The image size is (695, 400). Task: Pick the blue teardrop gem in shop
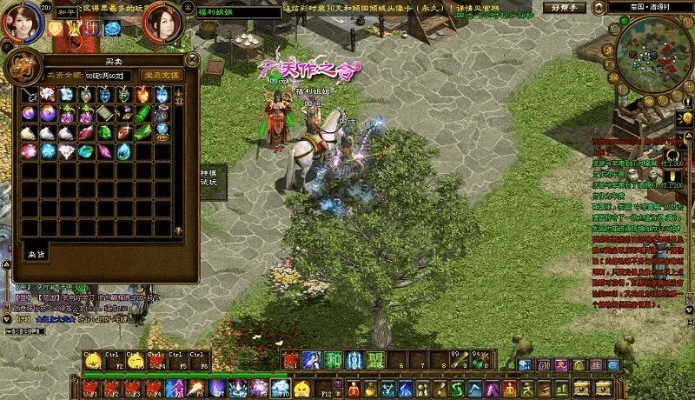point(124,151)
